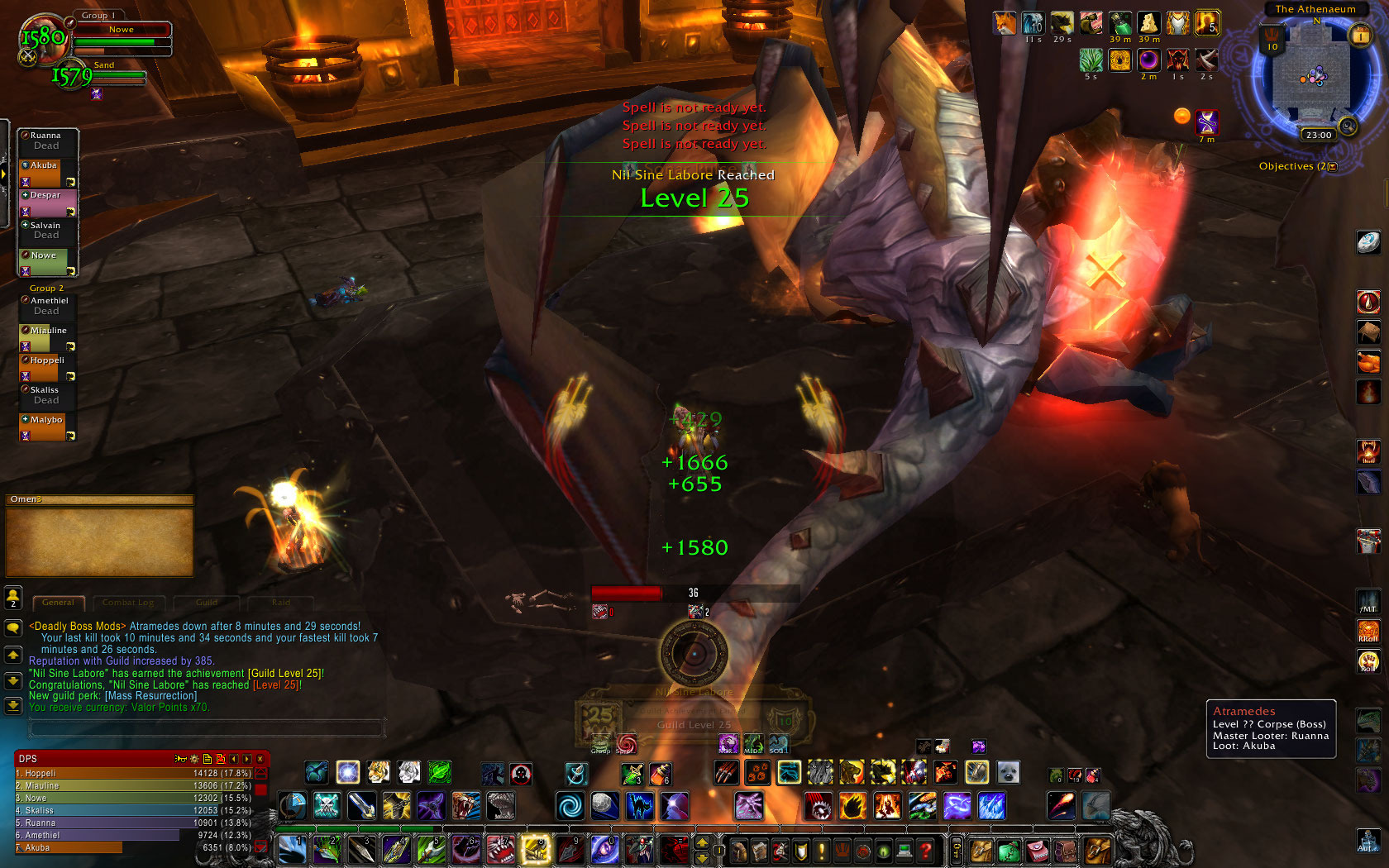Viewport: 1389px width, 868px height.
Task: Open the Guild chat tab
Action: 207,603
